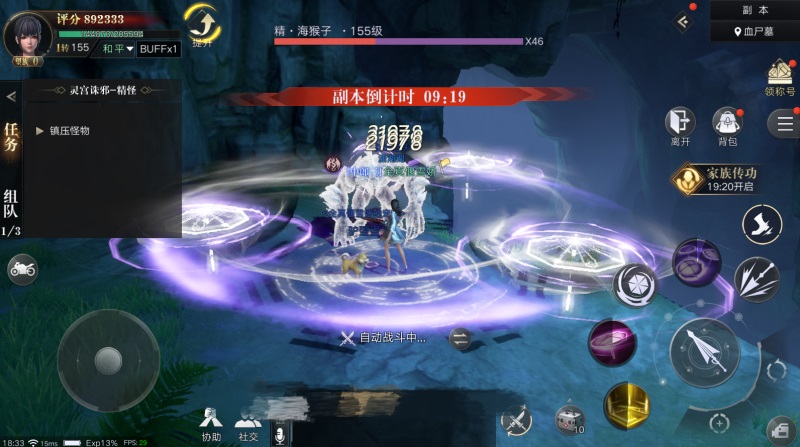
Task: Open the 背包 backpack
Action: pyautogui.click(x=726, y=123)
